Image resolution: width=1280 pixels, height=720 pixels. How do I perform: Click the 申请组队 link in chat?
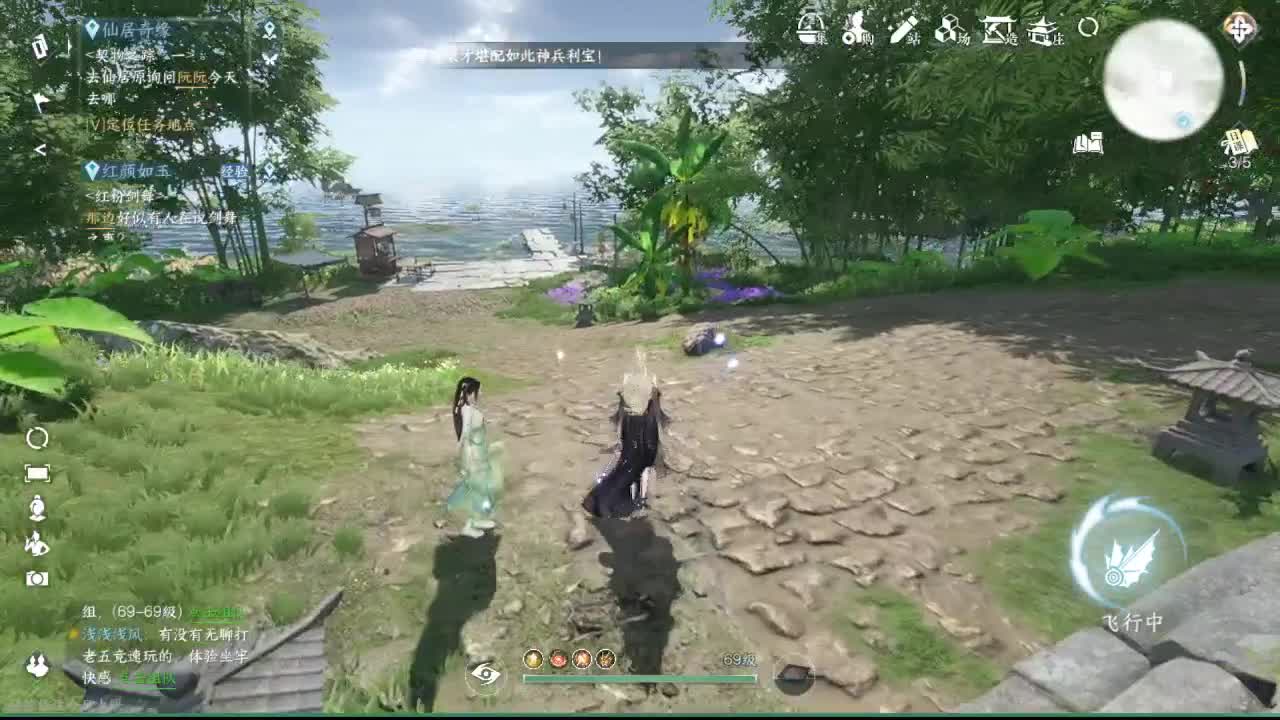(x=148, y=680)
